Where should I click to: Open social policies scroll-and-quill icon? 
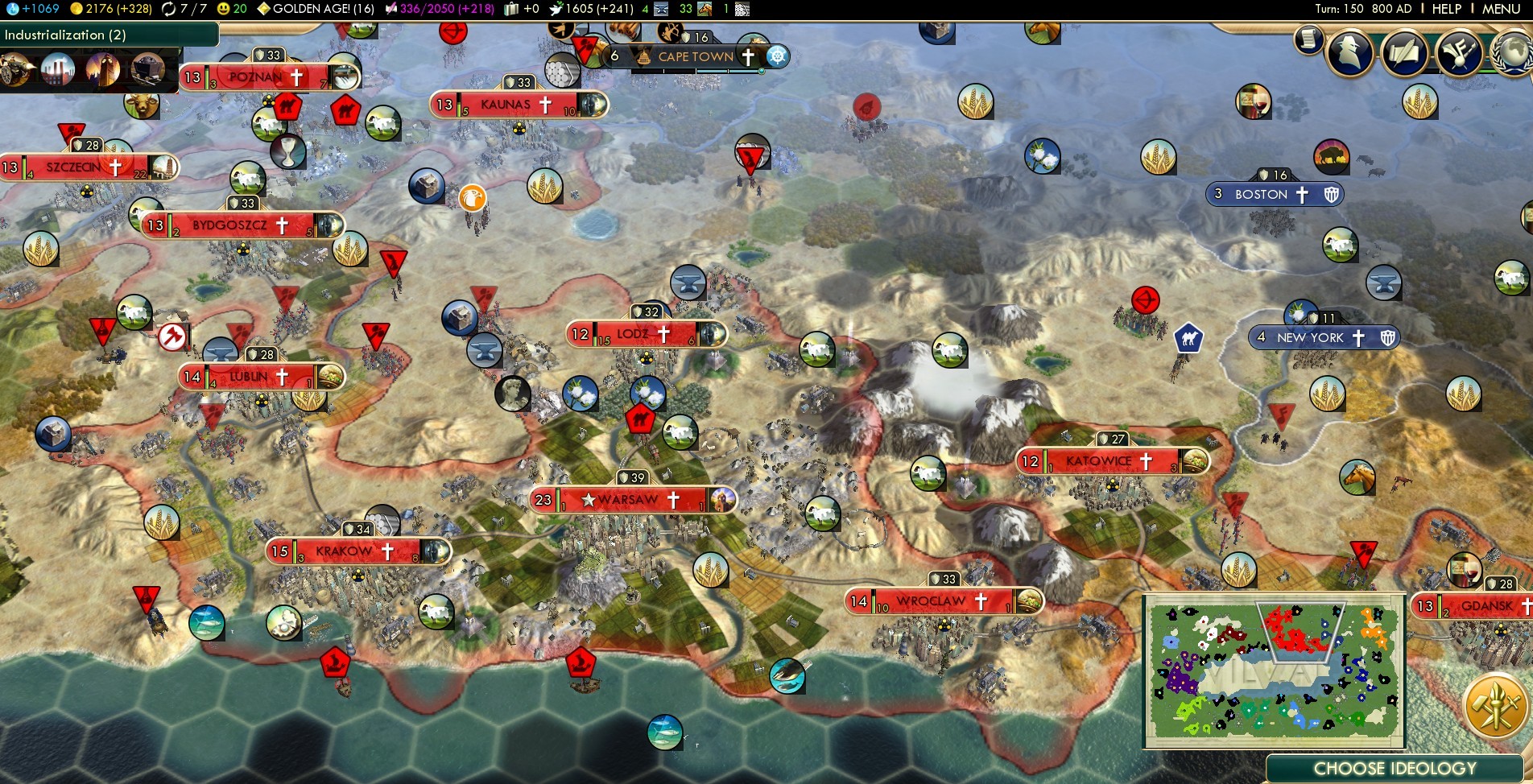(x=1405, y=54)
